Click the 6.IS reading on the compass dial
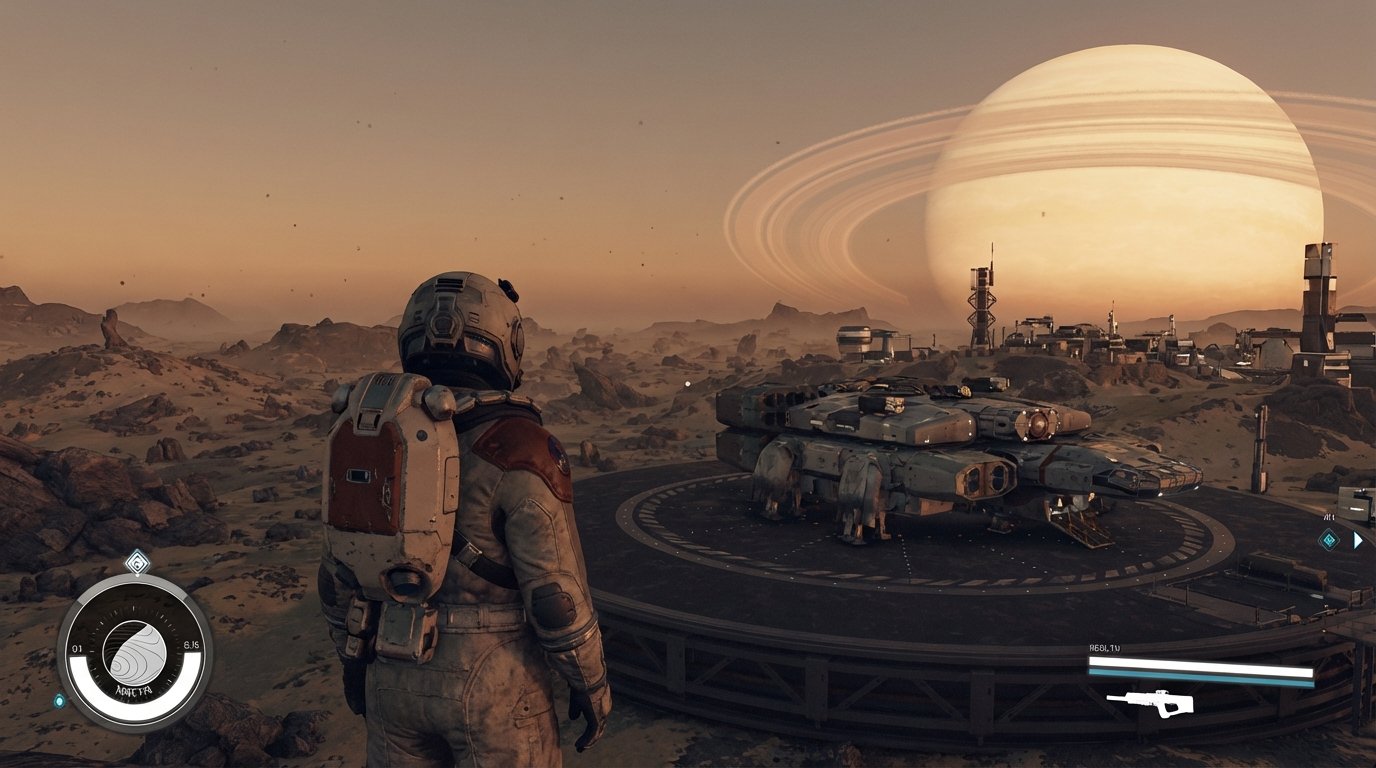1376x768 pixels. [x=190, y=644]
